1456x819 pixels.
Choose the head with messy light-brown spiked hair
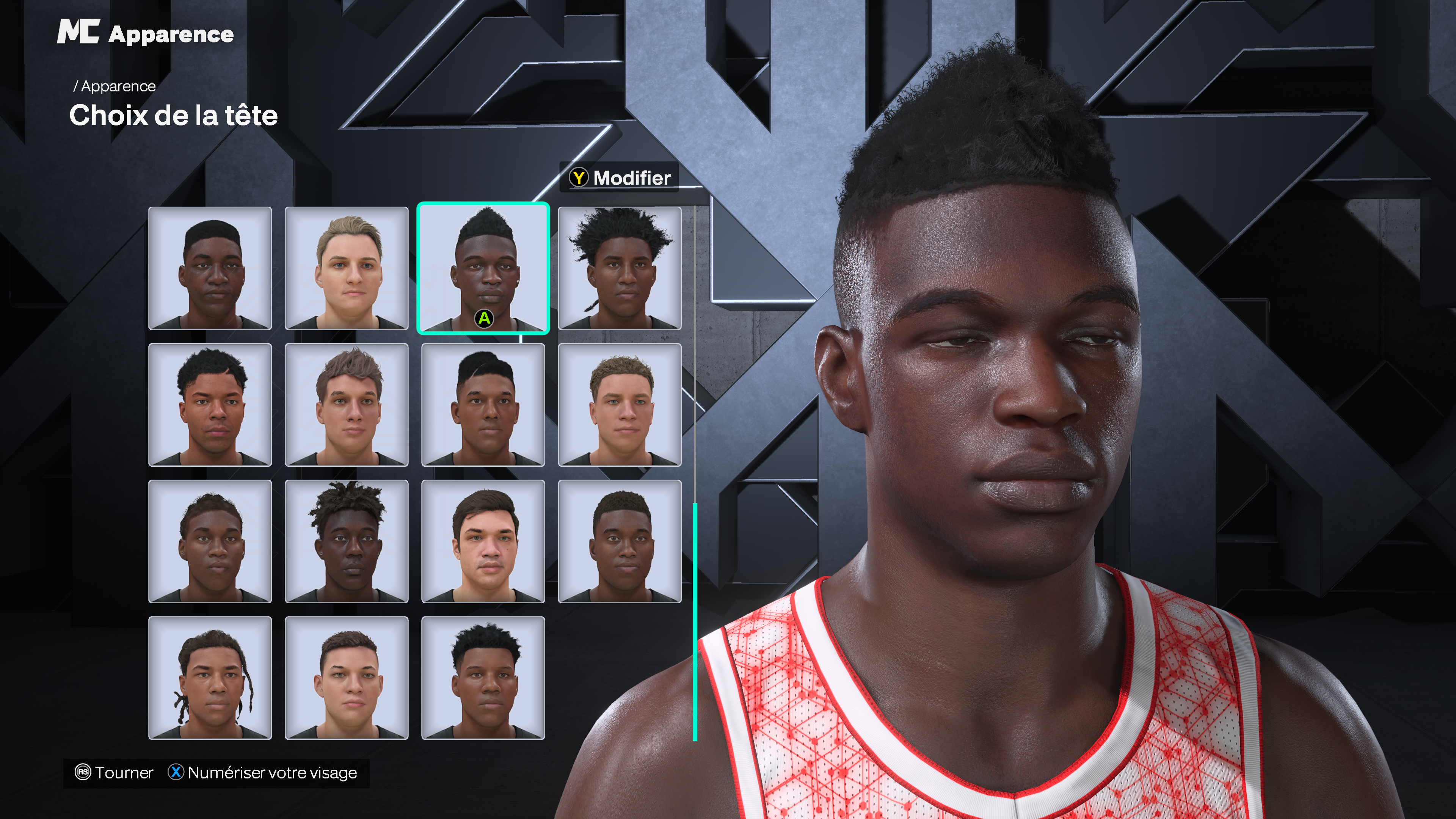(x=347, y=405)
